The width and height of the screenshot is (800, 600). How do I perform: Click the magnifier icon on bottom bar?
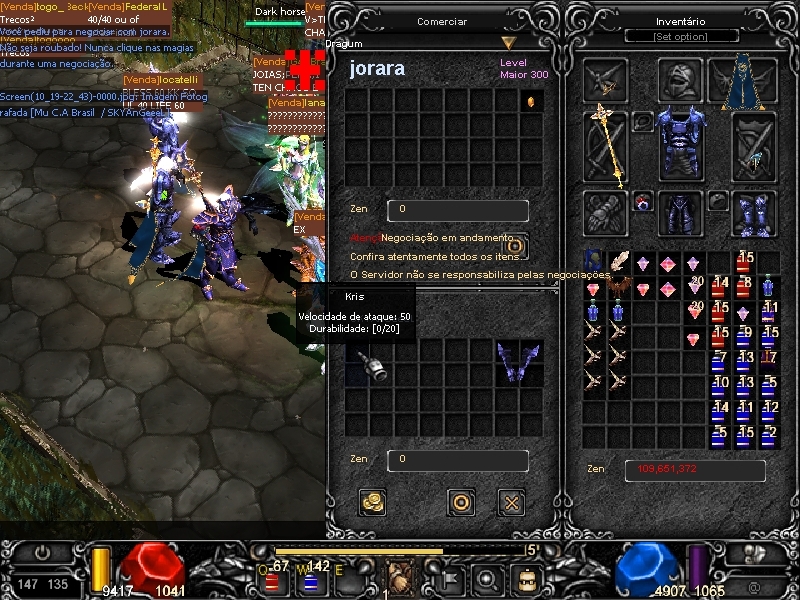pos(487,578)
